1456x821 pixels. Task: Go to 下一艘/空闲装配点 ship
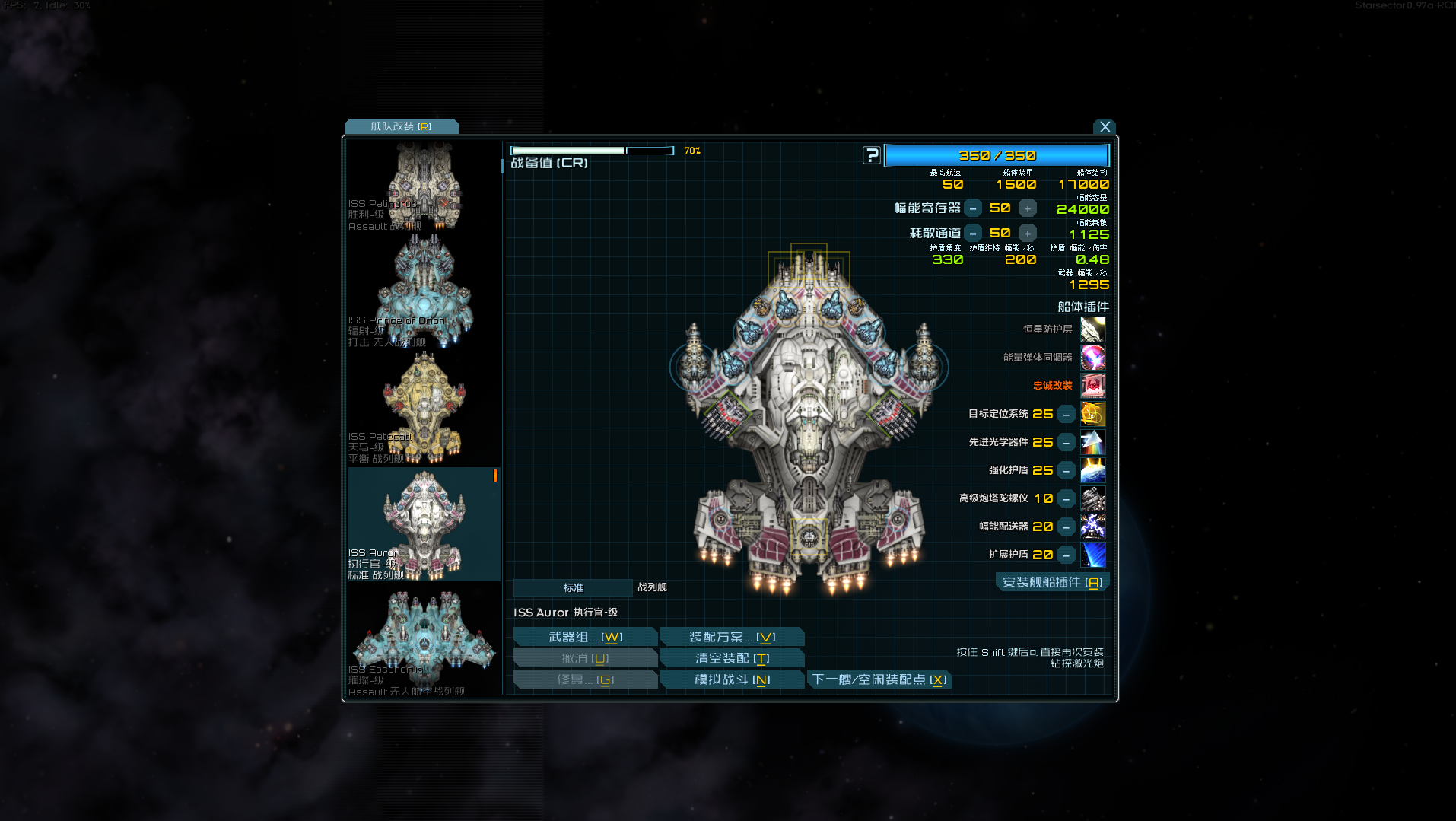879,679
